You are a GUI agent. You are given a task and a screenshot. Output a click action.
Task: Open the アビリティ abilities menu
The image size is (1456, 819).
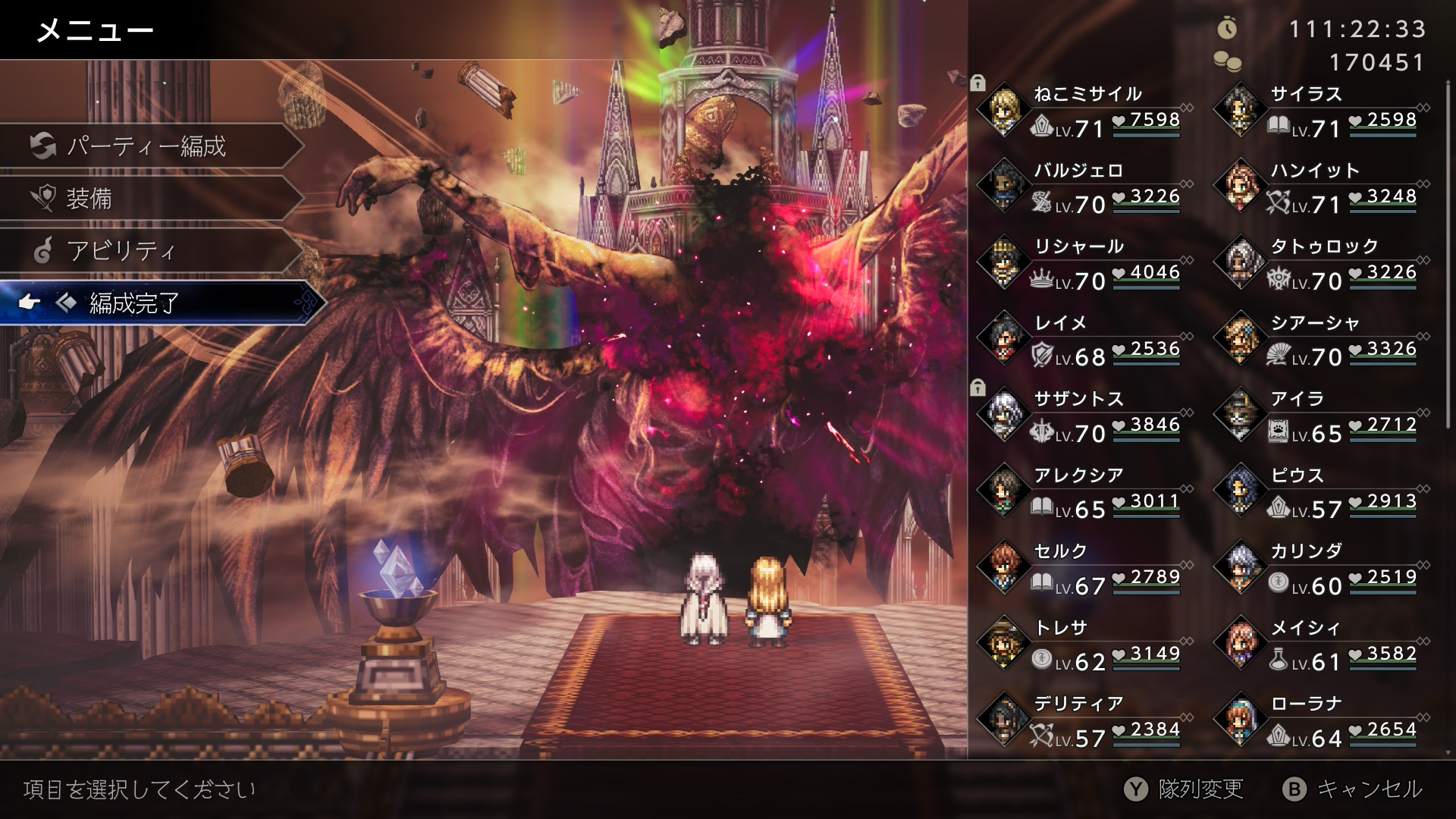tap(148, 250)
